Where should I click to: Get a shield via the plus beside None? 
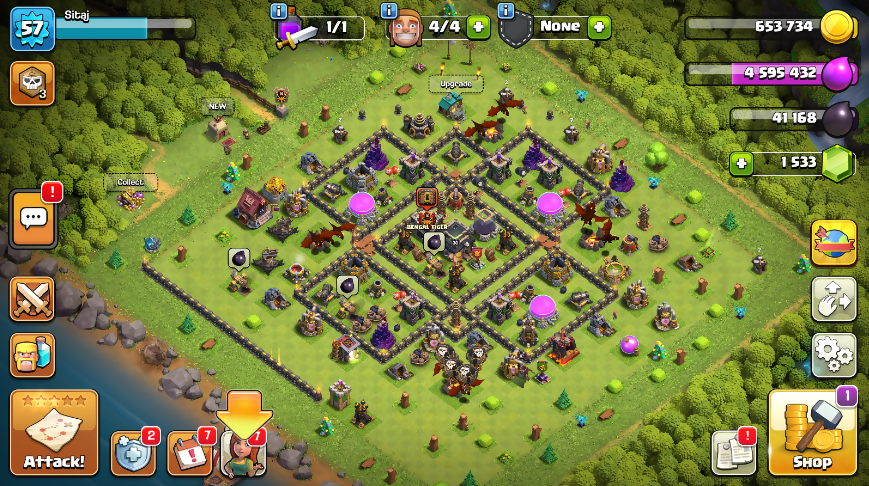599,27
